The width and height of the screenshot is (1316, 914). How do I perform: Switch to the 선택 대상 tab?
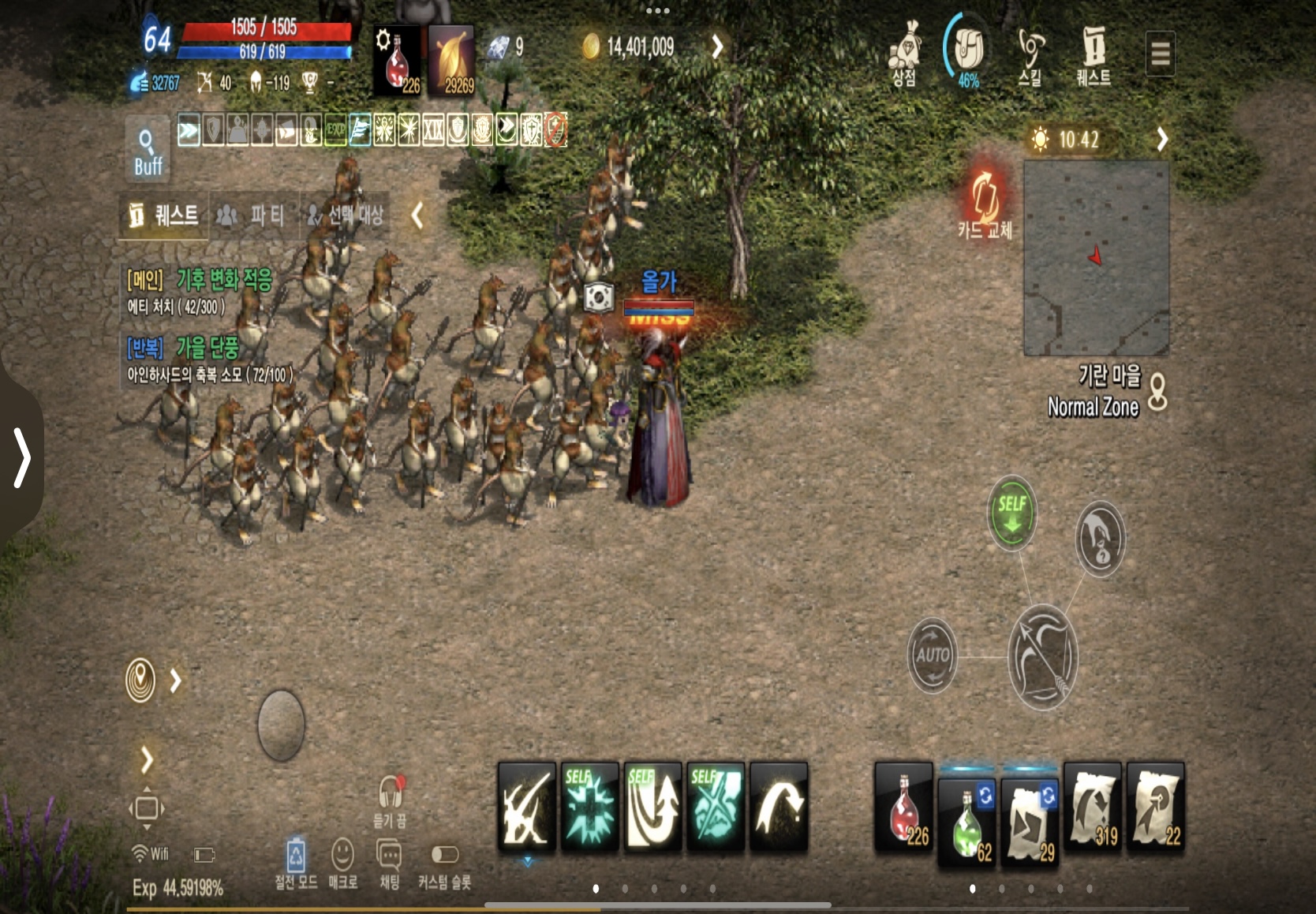click(346, 215)
